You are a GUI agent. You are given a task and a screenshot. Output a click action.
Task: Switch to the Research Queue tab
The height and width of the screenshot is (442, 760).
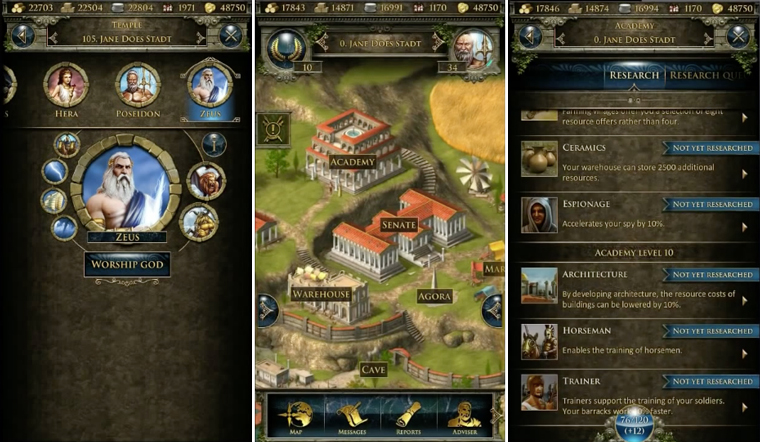[712, 75]
